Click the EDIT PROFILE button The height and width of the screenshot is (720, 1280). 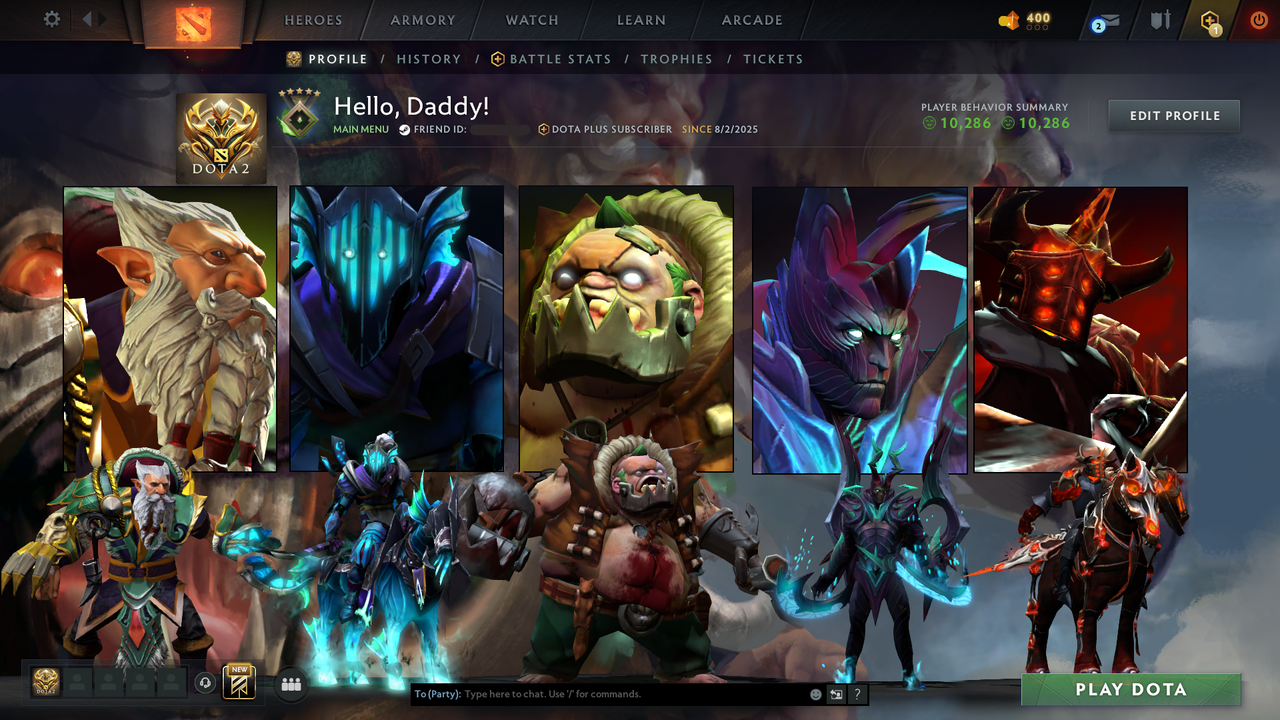(1173, 115)
